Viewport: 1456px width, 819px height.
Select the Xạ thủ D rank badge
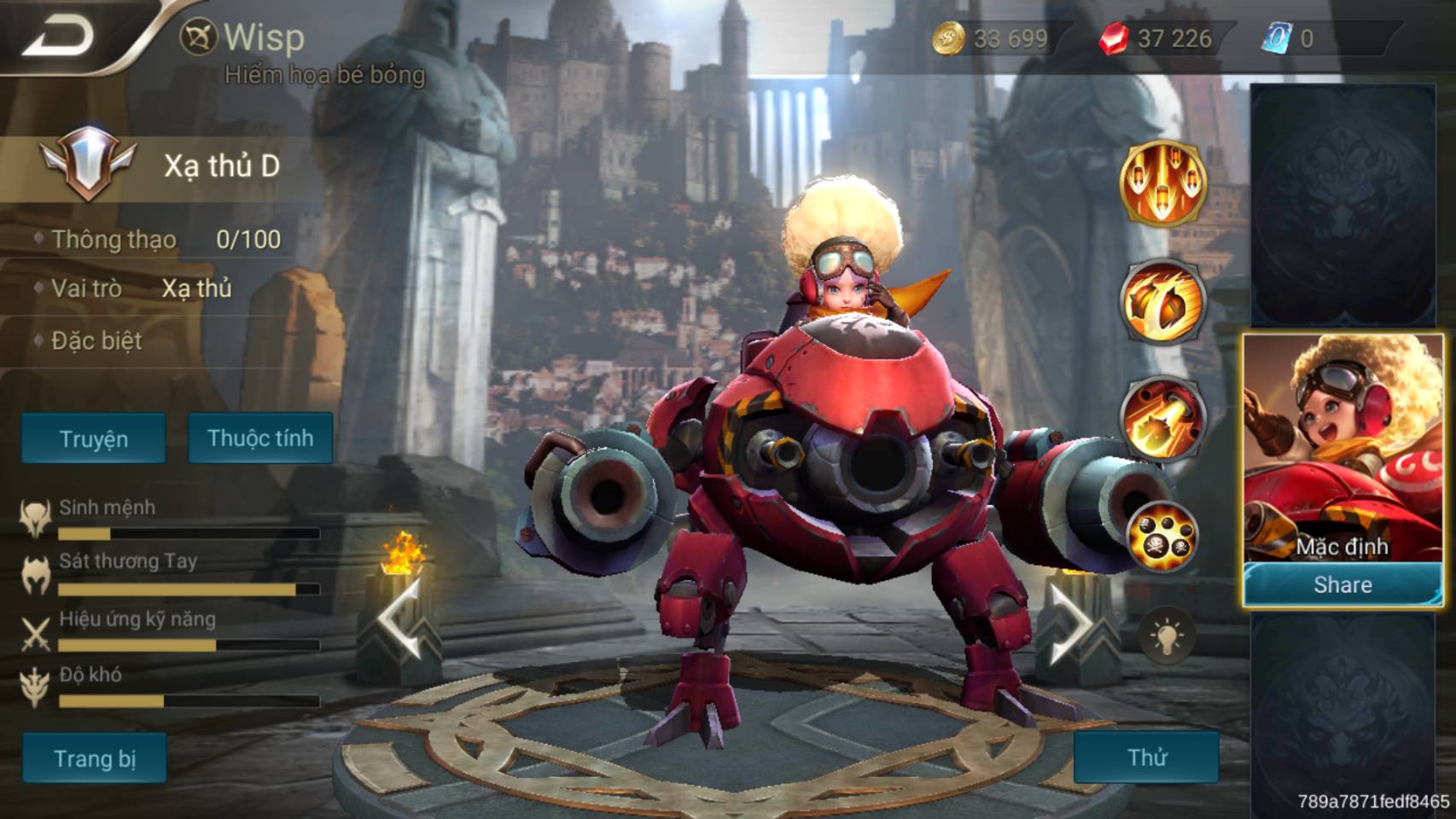click(88, 164)
